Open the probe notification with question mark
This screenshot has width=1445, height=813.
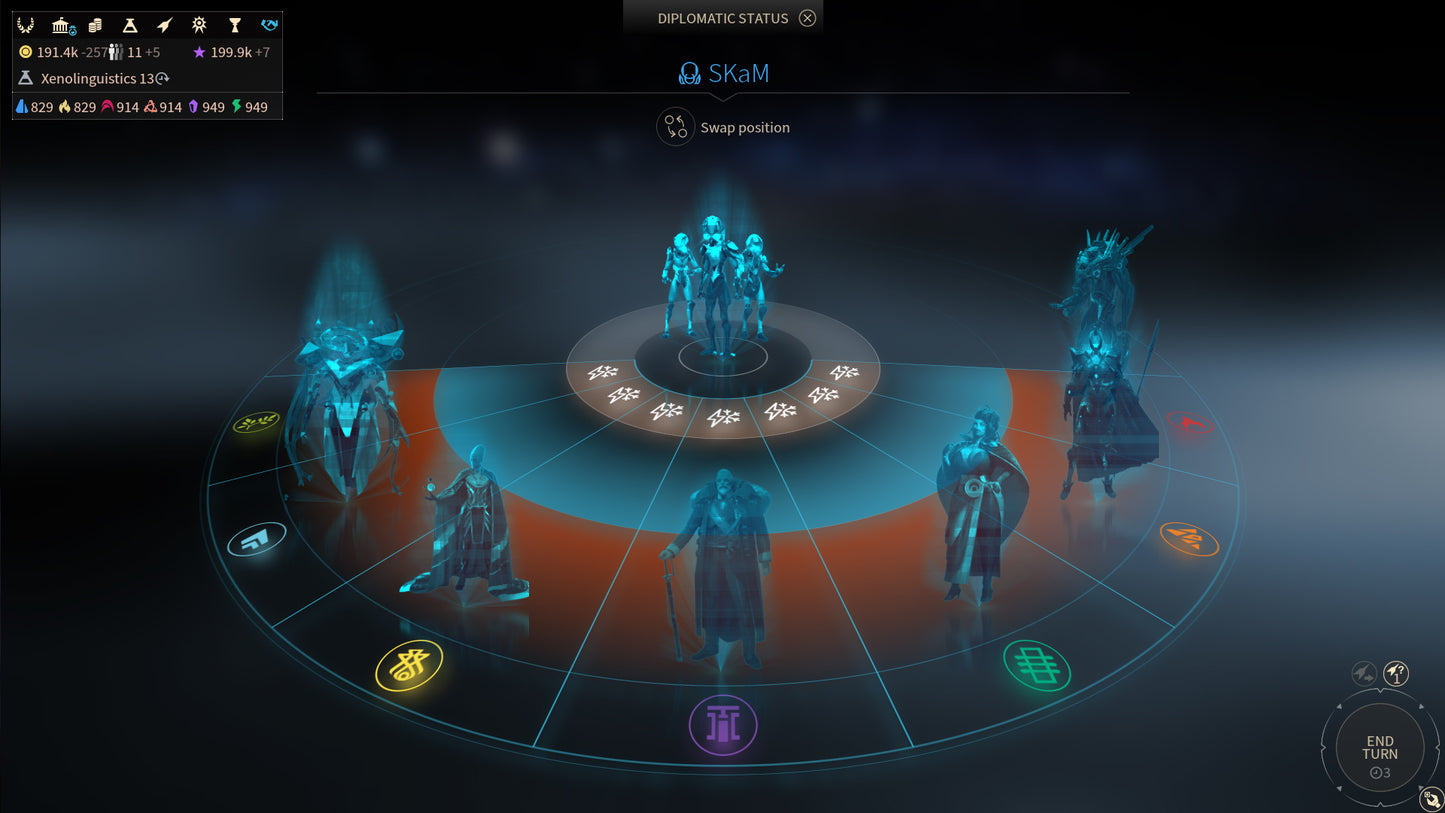(x=1395, y=673)
